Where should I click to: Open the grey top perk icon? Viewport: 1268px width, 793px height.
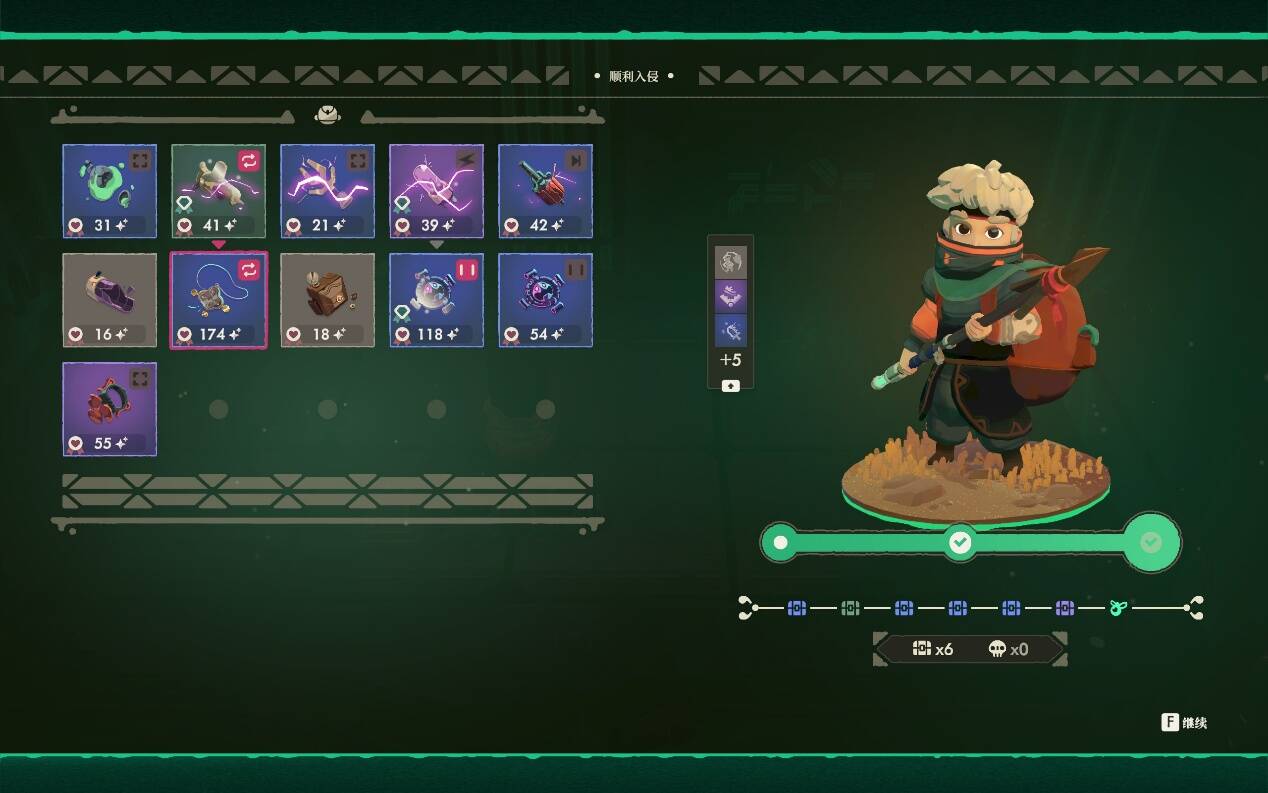click(x=730, y=262)
